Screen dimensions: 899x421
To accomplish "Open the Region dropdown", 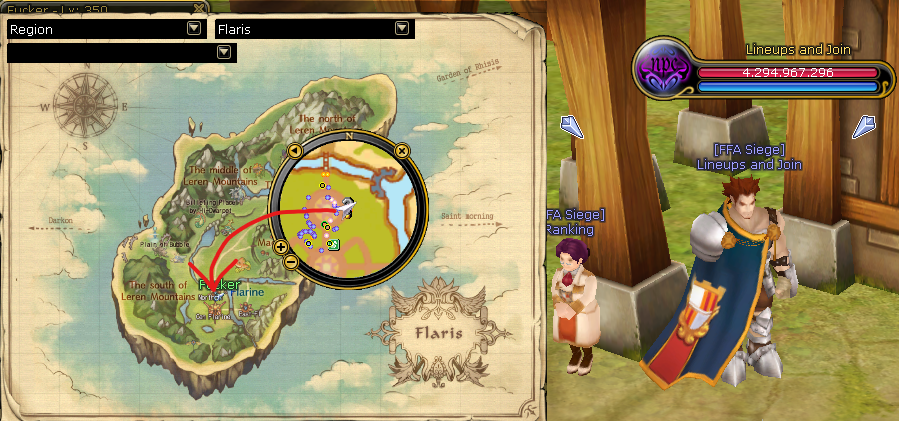I will (x=193, y=29).
